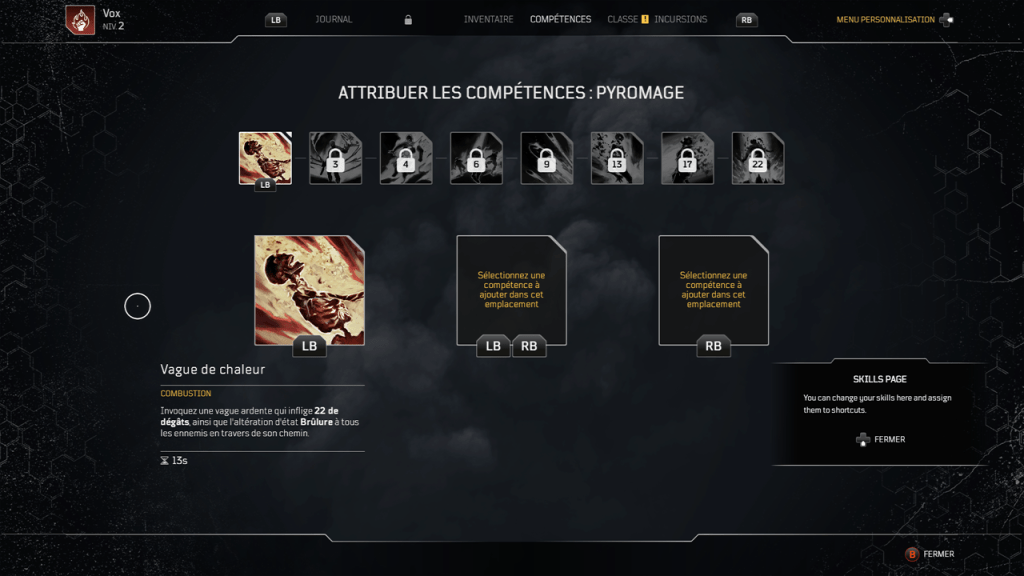Click the skill locked until level 22
1024x576 pixels.
(x=758, y=158)
